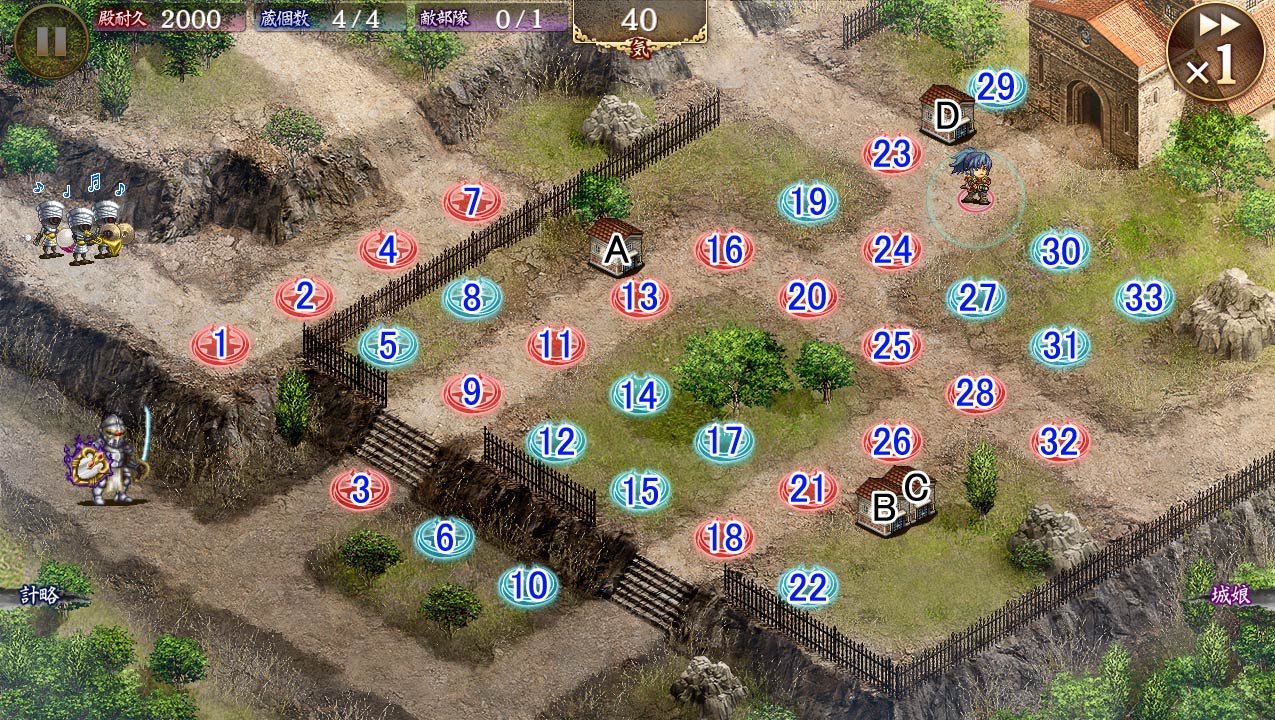Choose red deployment tile 7

pos(472,202)
